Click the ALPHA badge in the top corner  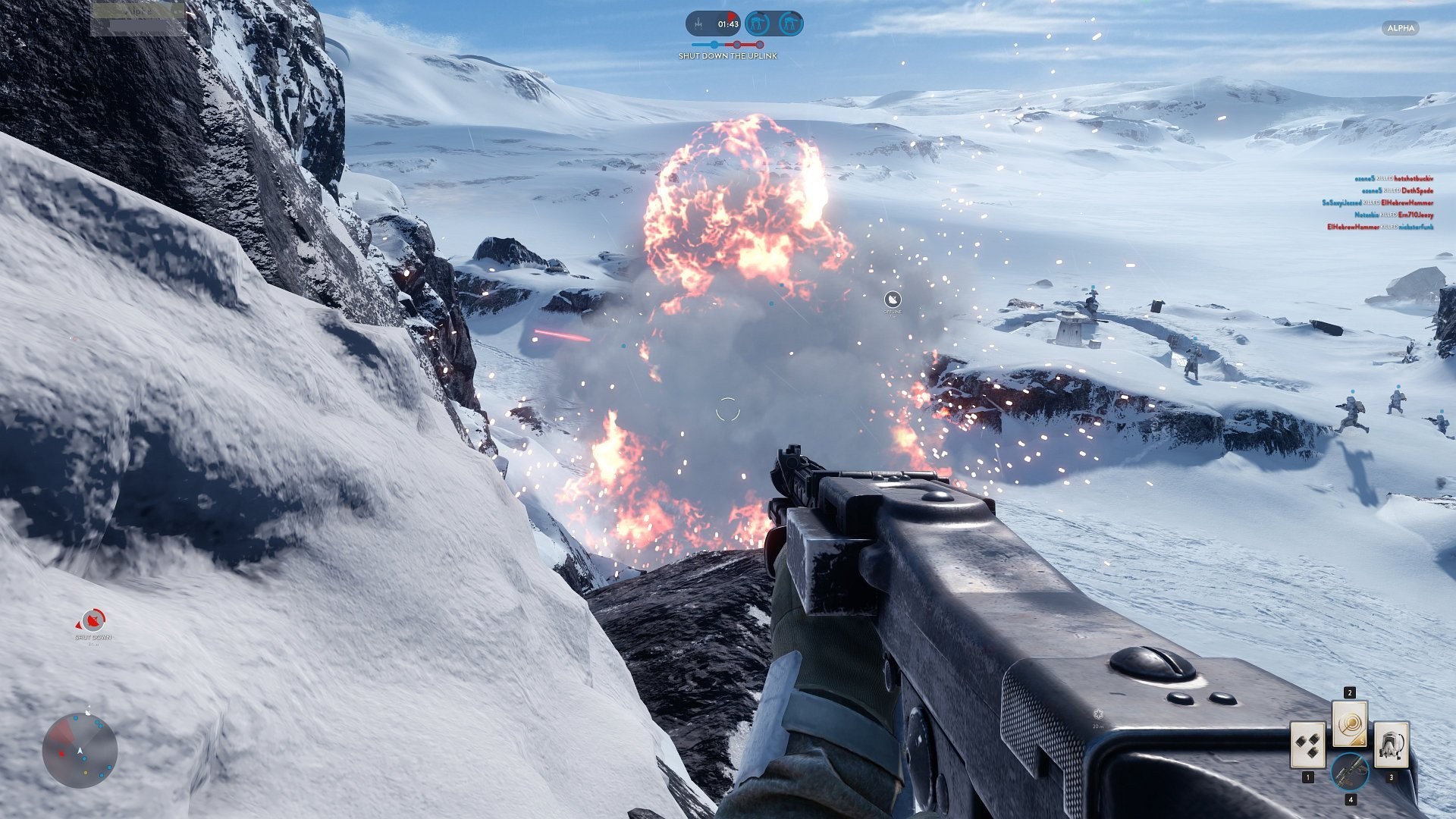click(x=1400, y=28)
